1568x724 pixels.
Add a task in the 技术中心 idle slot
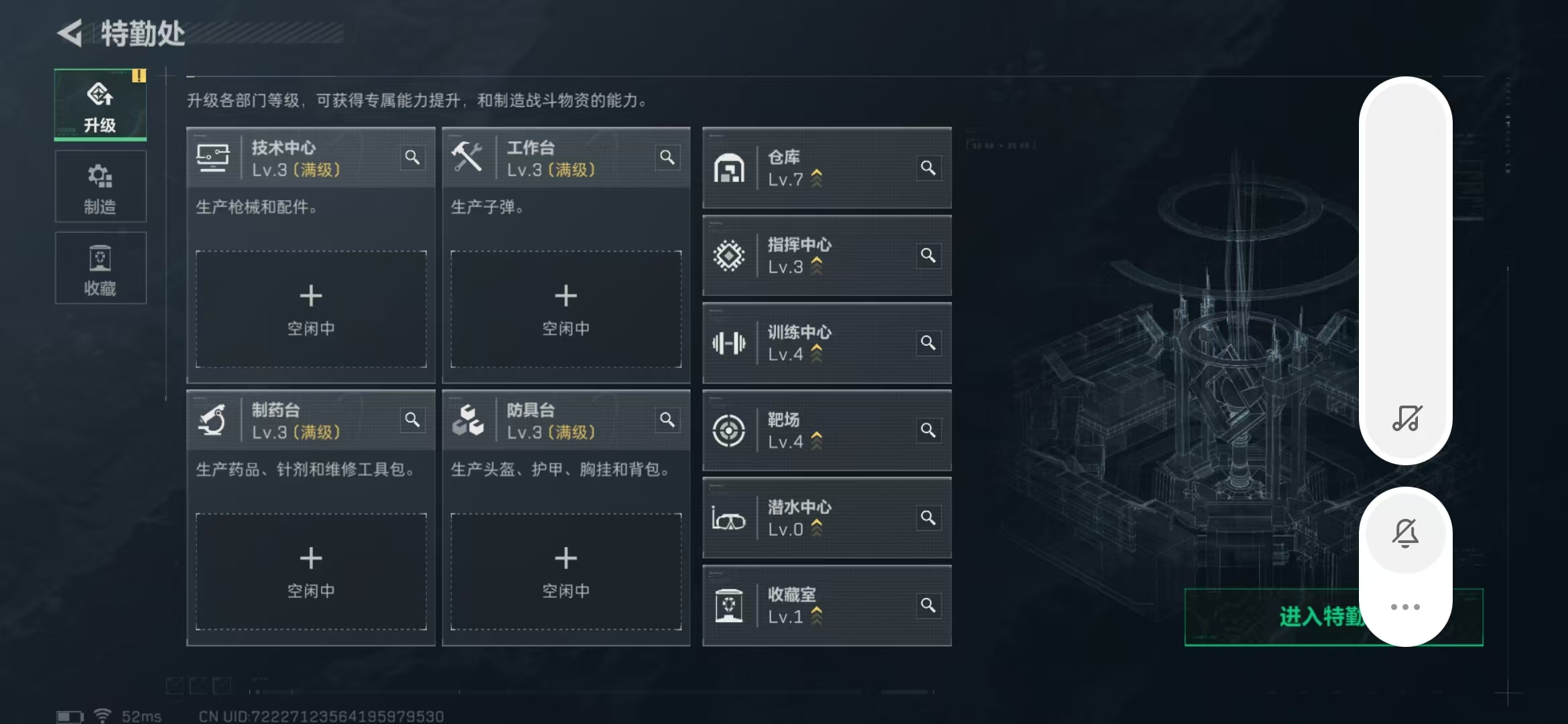pyautogui.click(x=311, y=309)
